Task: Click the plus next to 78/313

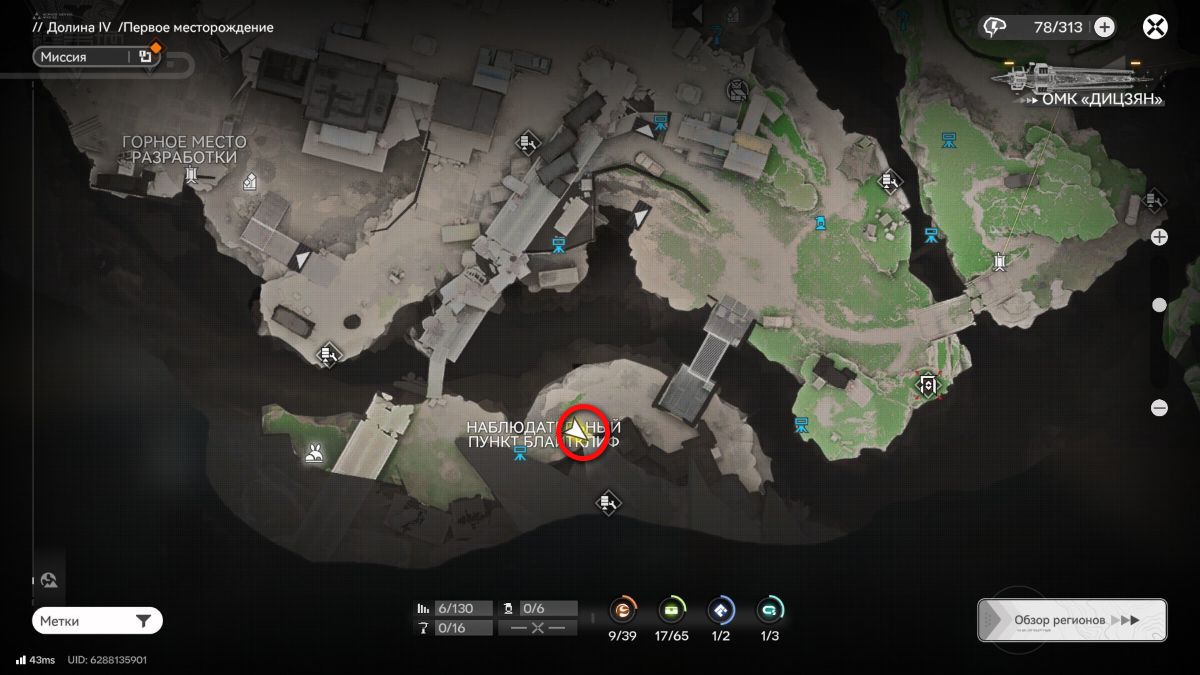Action: coord(1104,27)
